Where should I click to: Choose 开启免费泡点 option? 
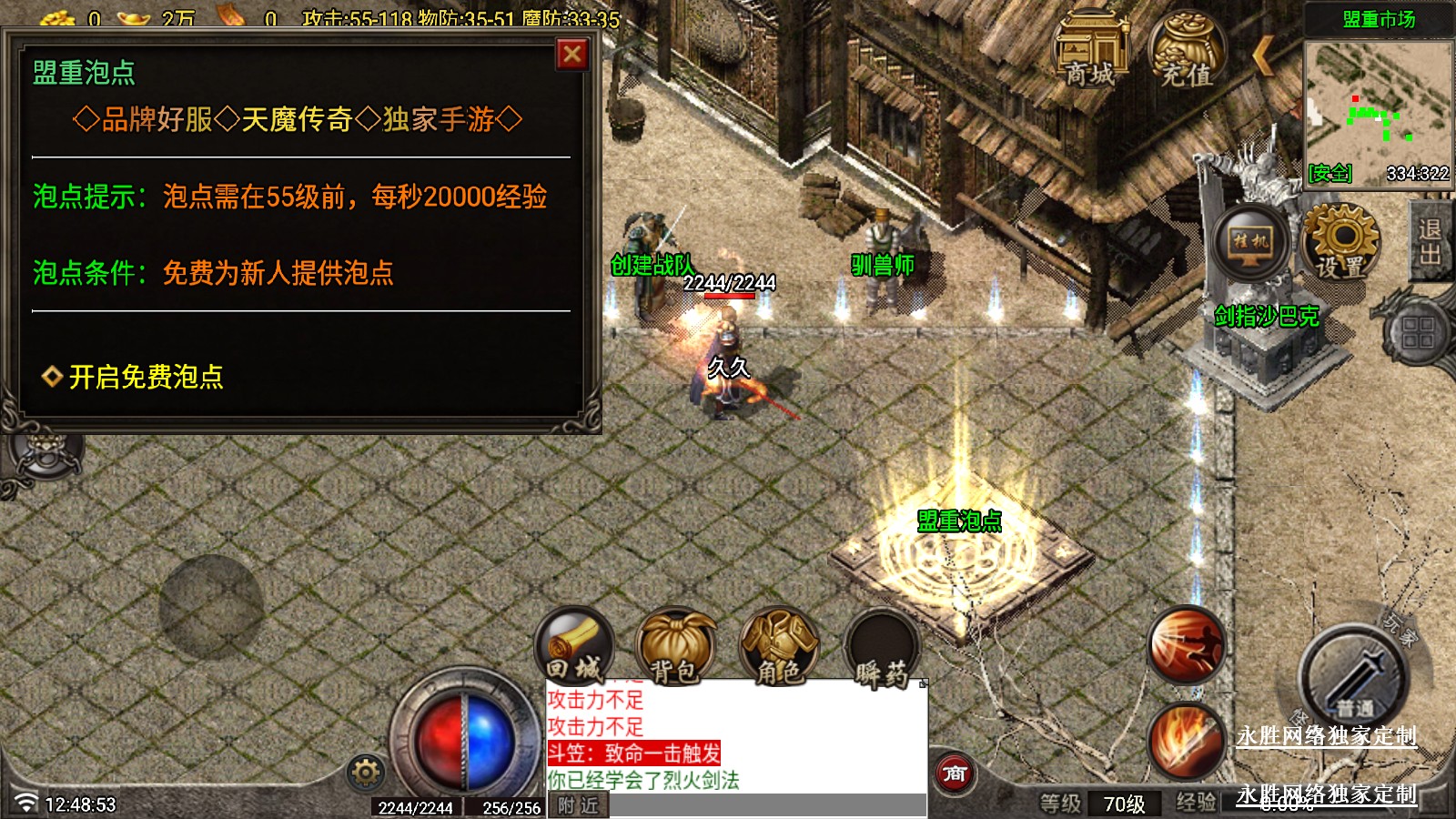pos(146,377)
